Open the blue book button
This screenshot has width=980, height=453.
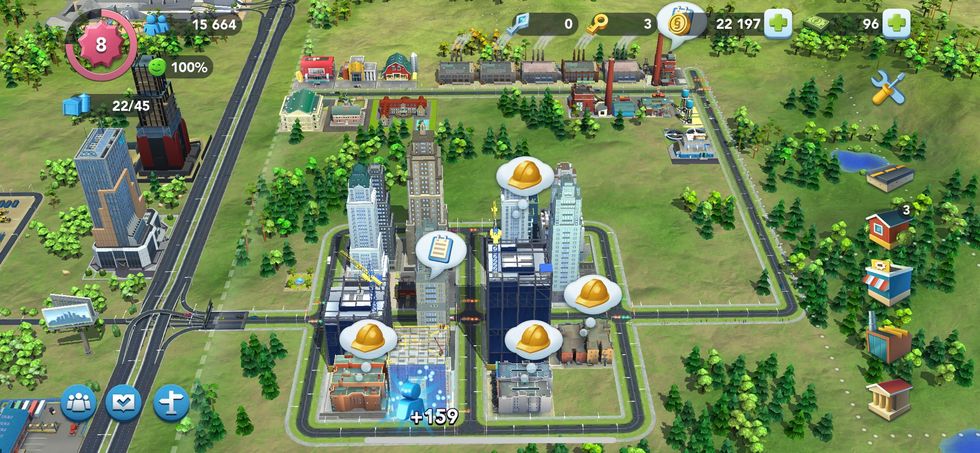[x=123, y=403]
